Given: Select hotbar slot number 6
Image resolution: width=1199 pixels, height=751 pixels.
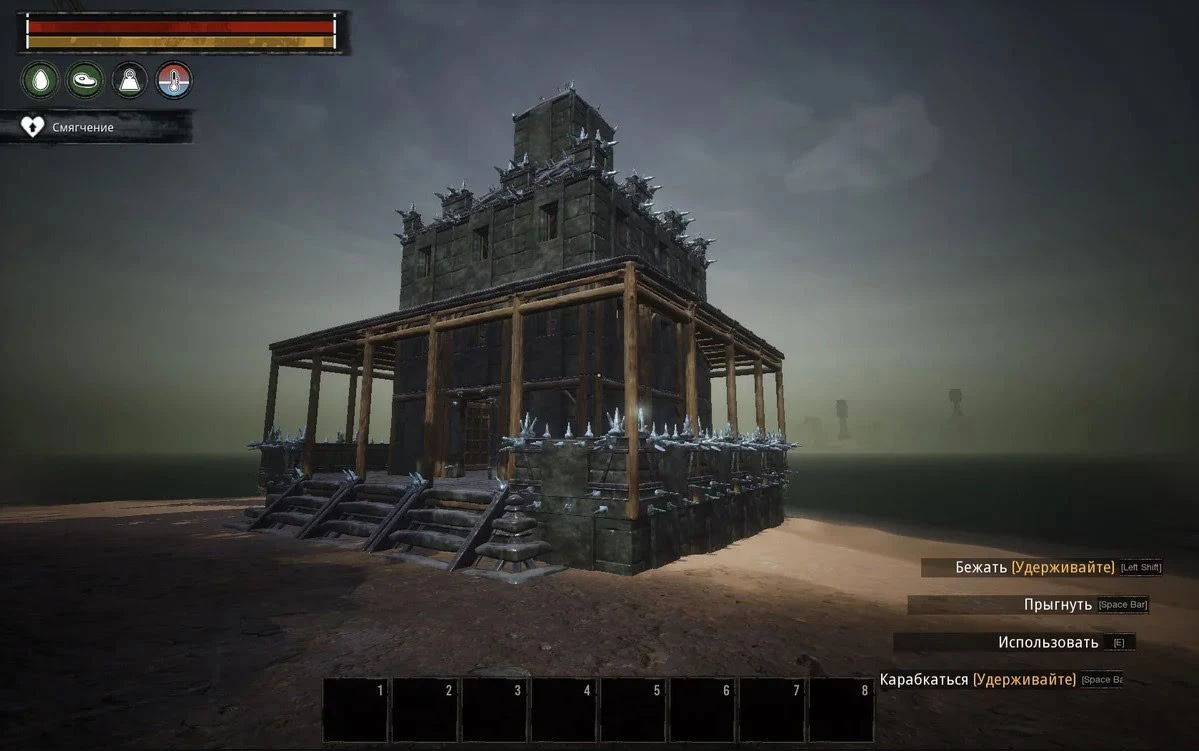Looking at the screenshot, I should (x=702, y=710).
